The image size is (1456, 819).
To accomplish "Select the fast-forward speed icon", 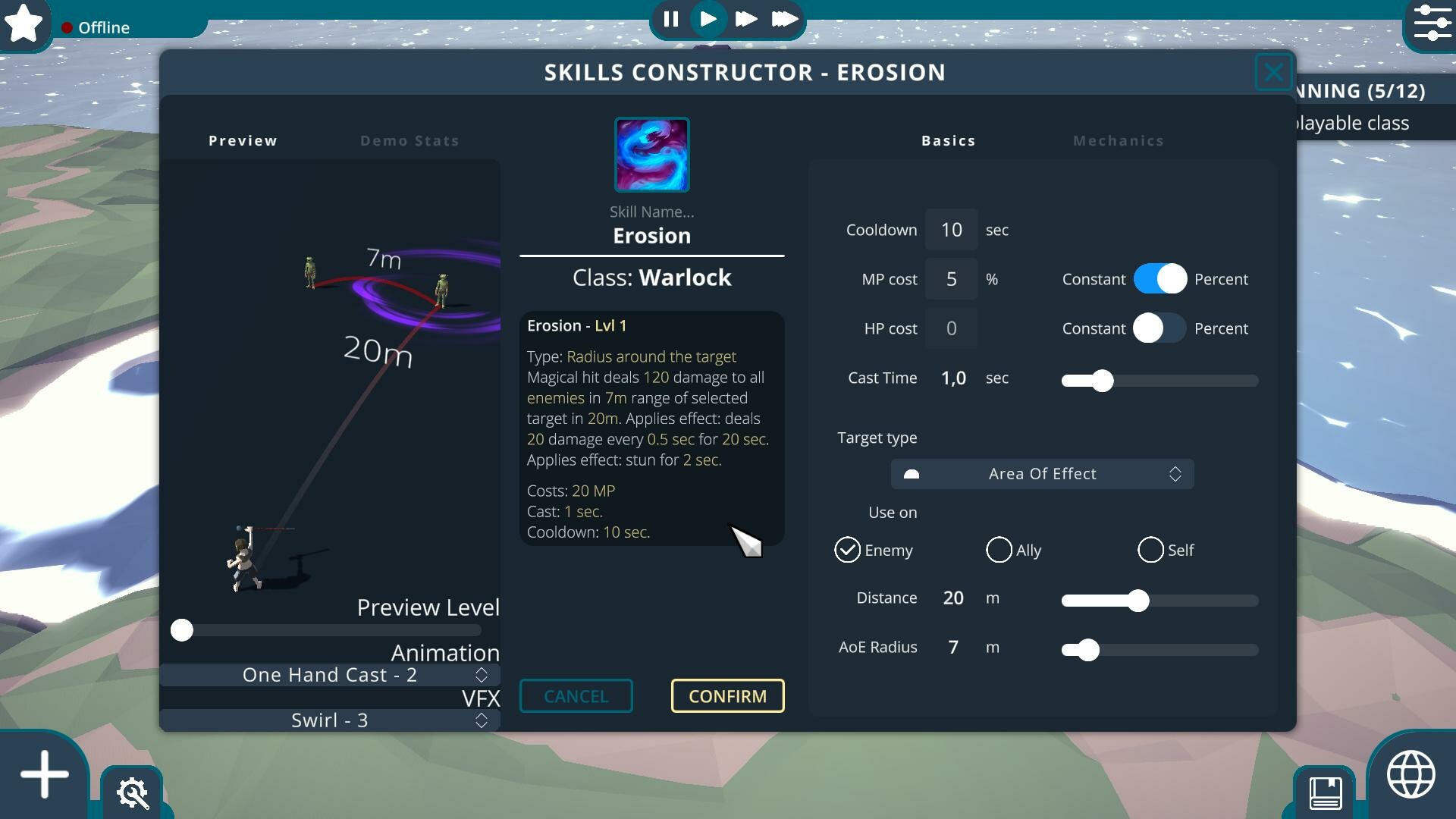I will point(746,19).
